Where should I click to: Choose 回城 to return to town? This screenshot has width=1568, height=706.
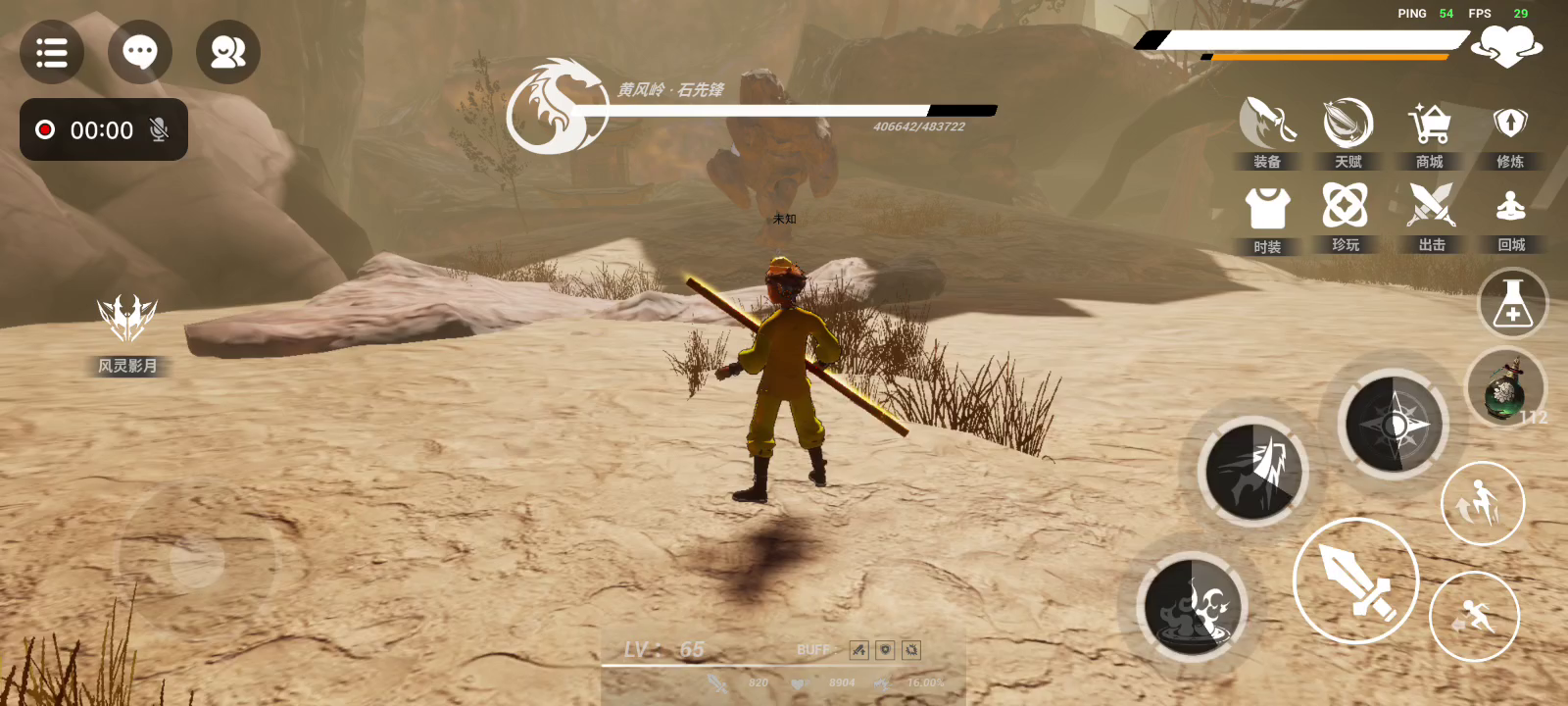pos(1511,215)
